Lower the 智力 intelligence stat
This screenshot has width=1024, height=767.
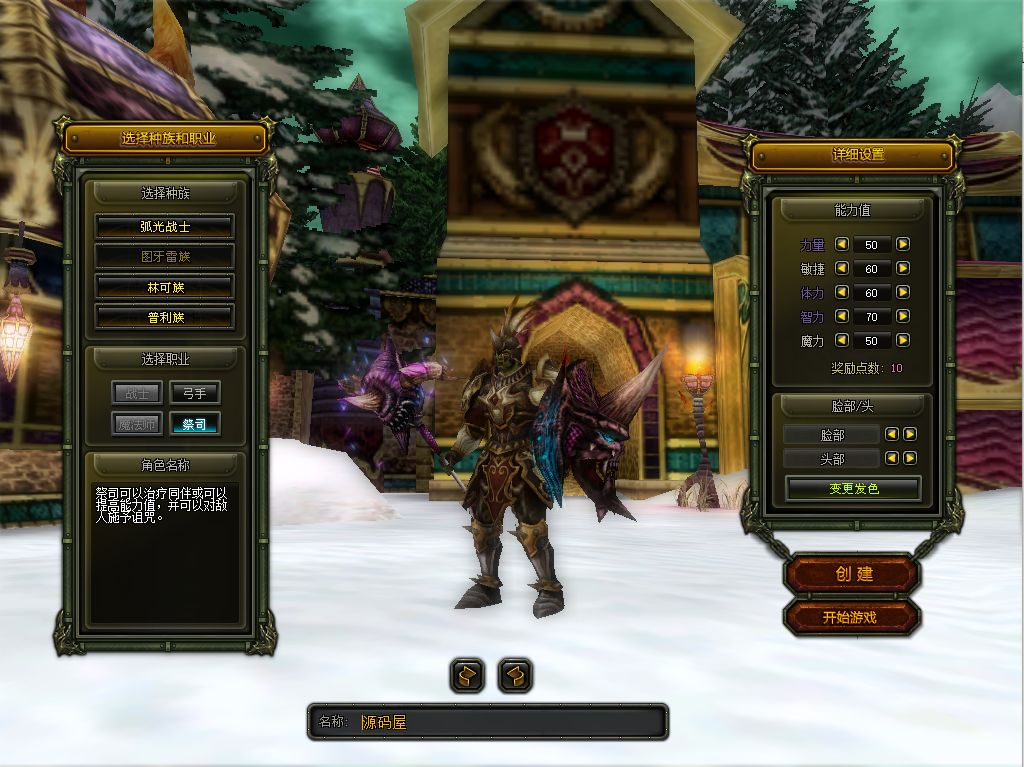[x=842, y=317]
